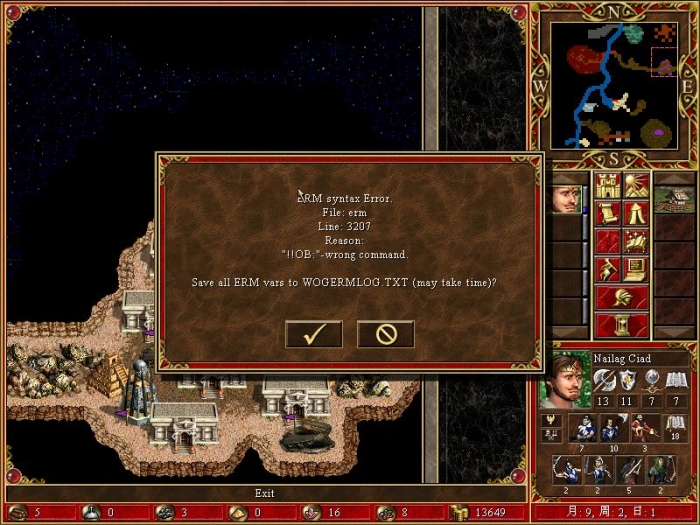Put the hero to sleep with the tent button
The image size is (700, 525).
tap(635, 213)
